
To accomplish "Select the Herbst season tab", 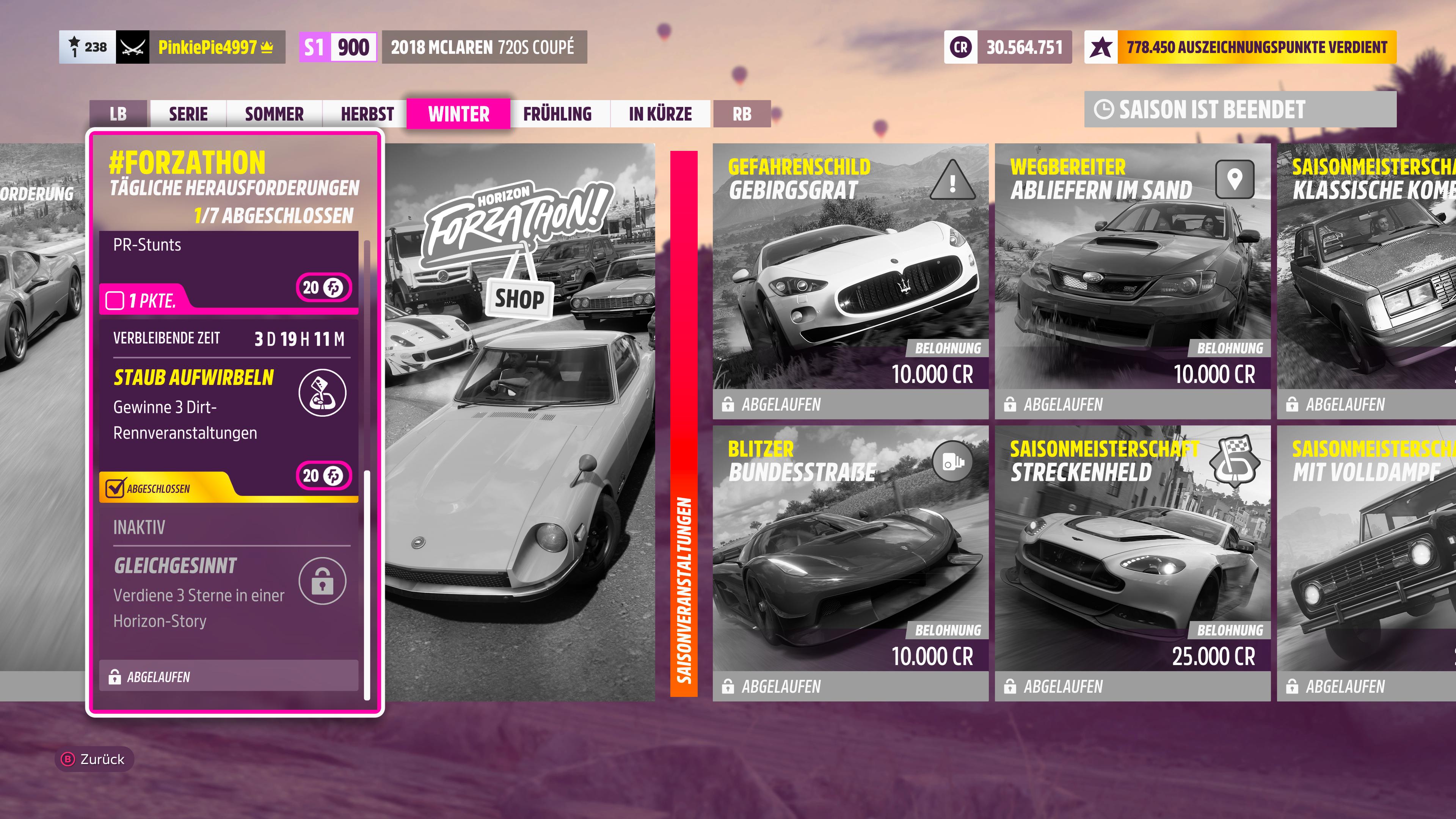I will click(x=367, y=114).
